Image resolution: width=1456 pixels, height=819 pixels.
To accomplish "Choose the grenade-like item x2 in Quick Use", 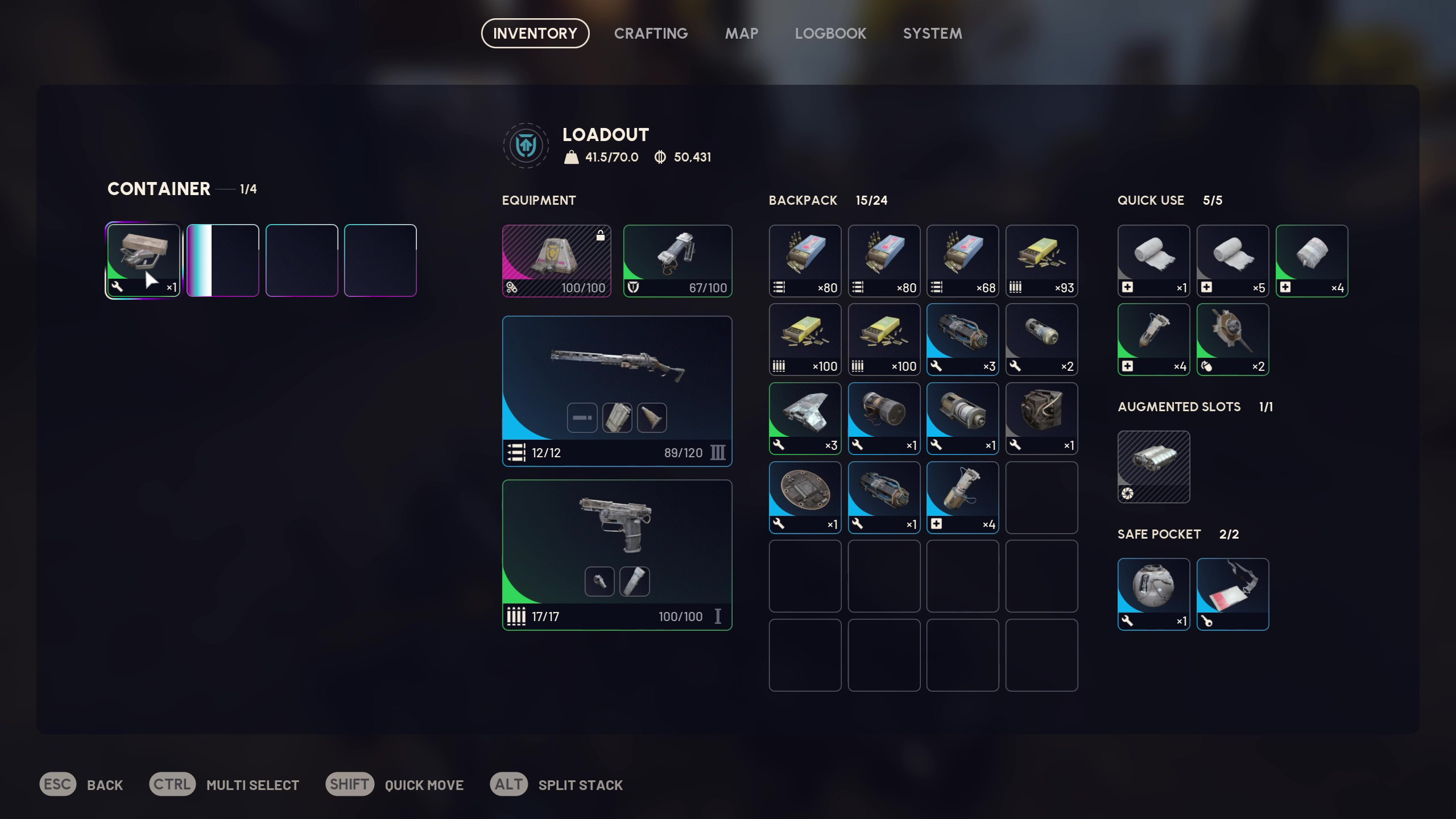I will pyautogui.click(x=1232, y=339).
